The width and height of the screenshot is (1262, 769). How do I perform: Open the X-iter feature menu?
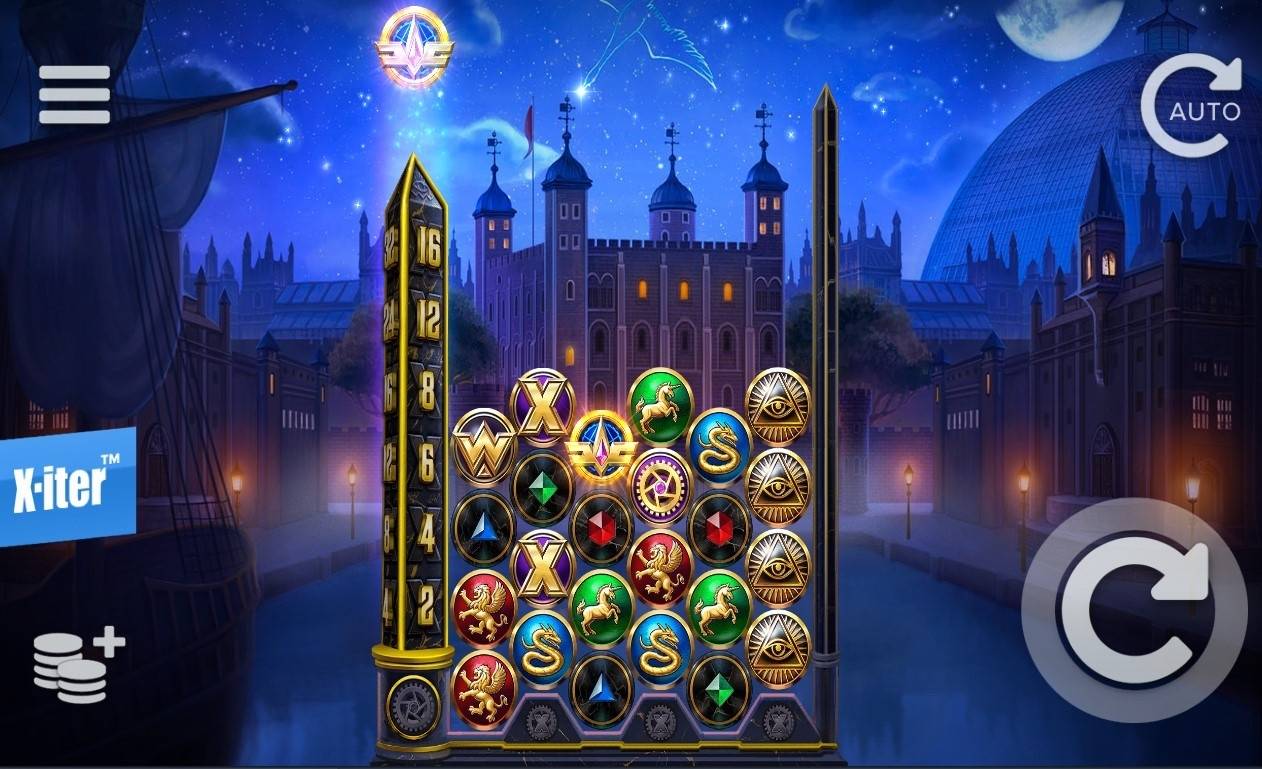pyautogui.click(x=66, y=485)
